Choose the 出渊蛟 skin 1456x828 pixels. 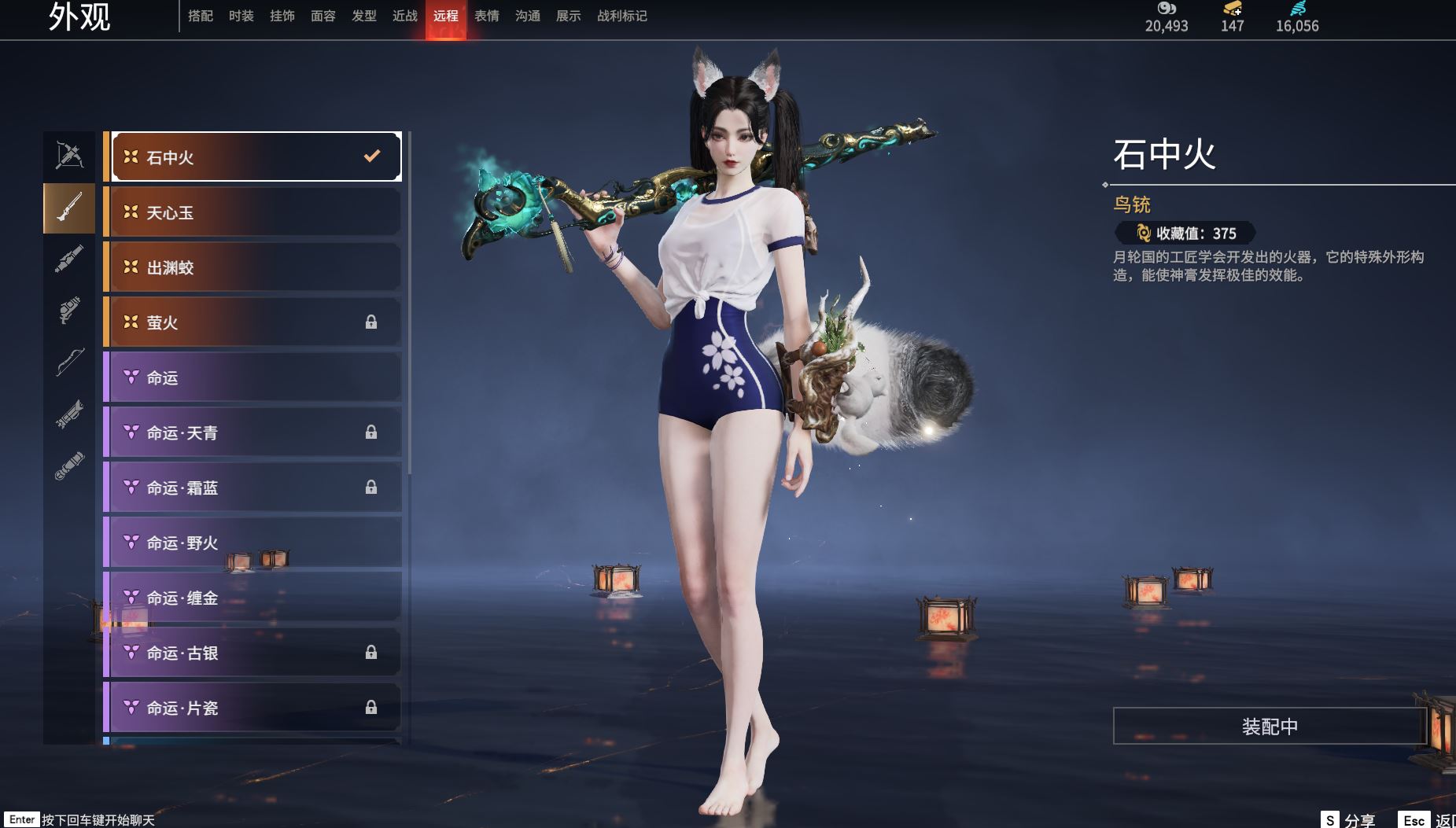(256, 267)
